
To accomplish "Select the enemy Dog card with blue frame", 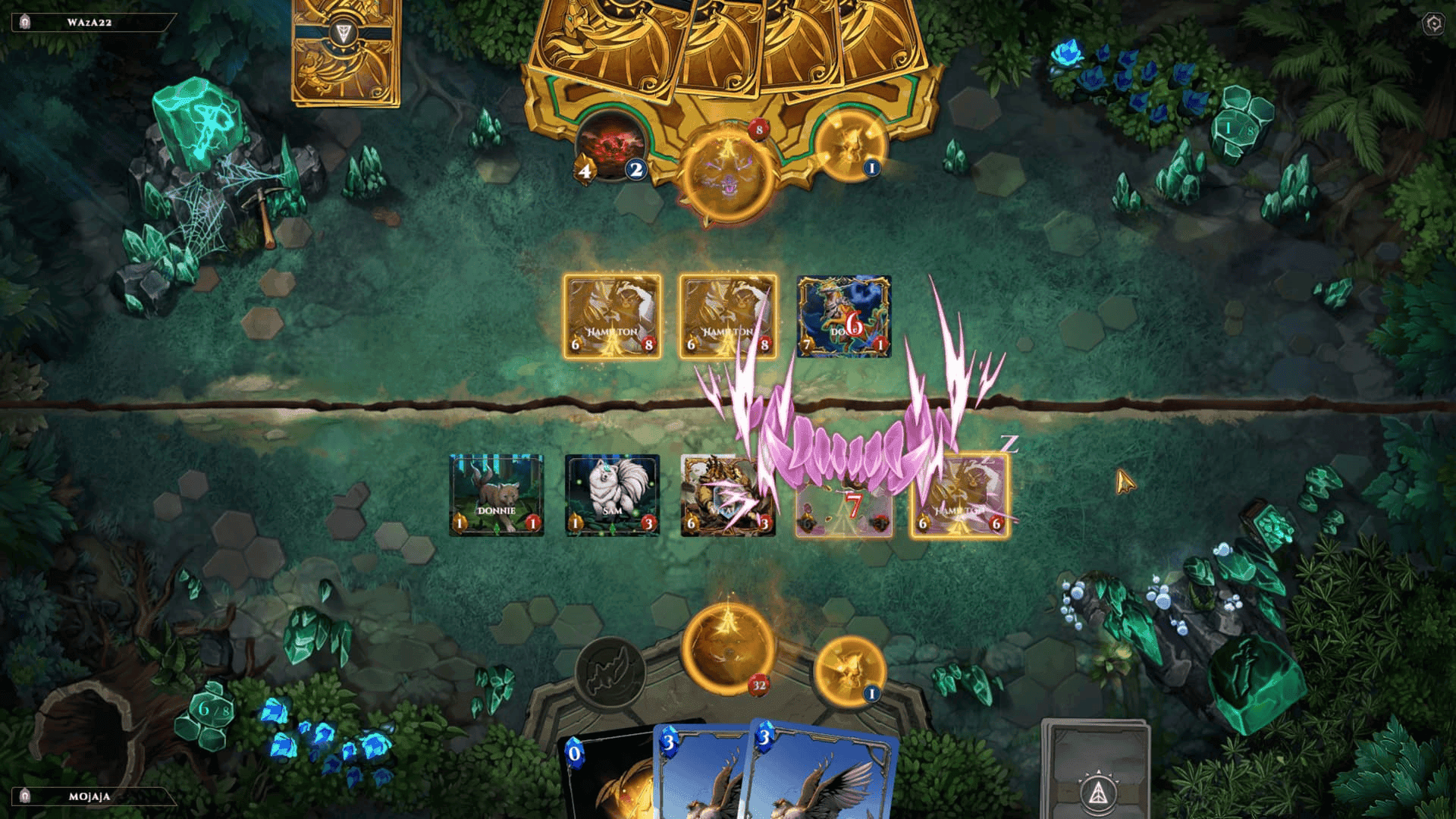I will click(843, 316).
